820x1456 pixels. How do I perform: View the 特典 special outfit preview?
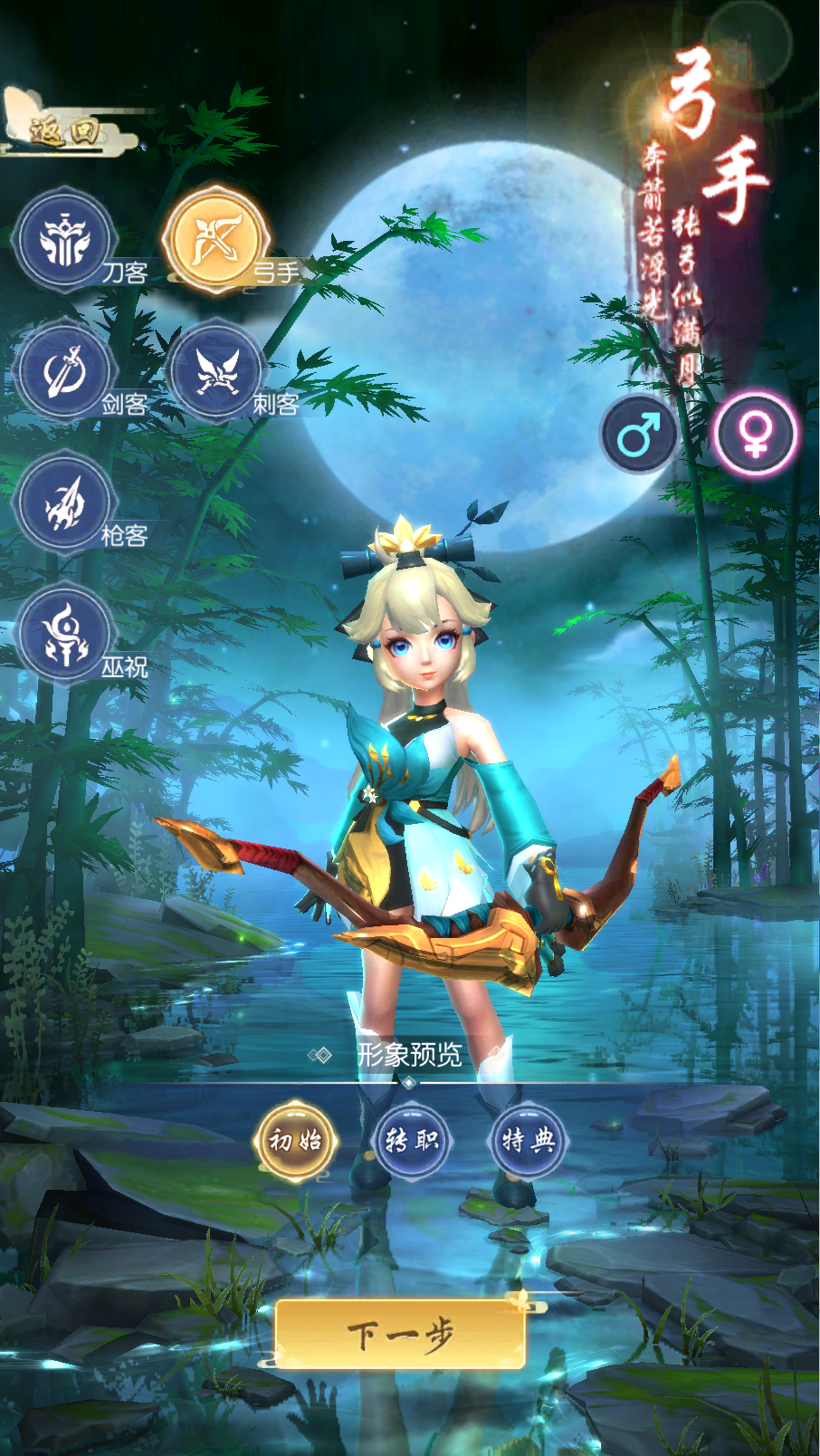(528, 1140)
